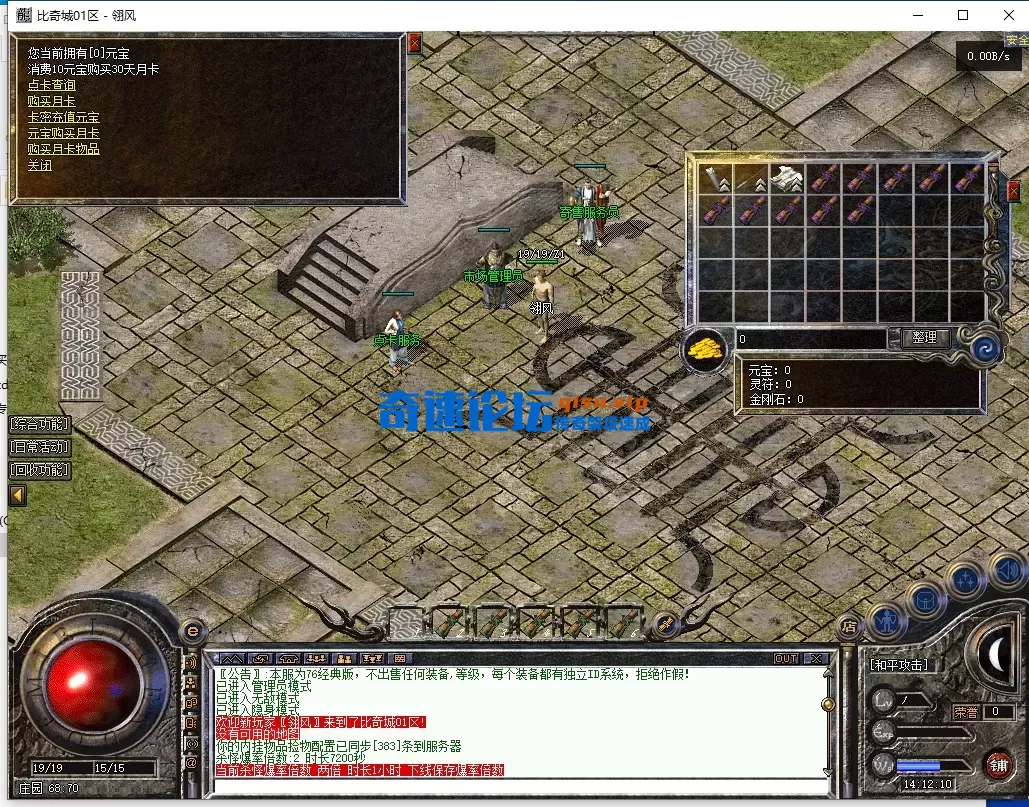
Task: Open the 店 shop button
Action: [x=848, y=626]
